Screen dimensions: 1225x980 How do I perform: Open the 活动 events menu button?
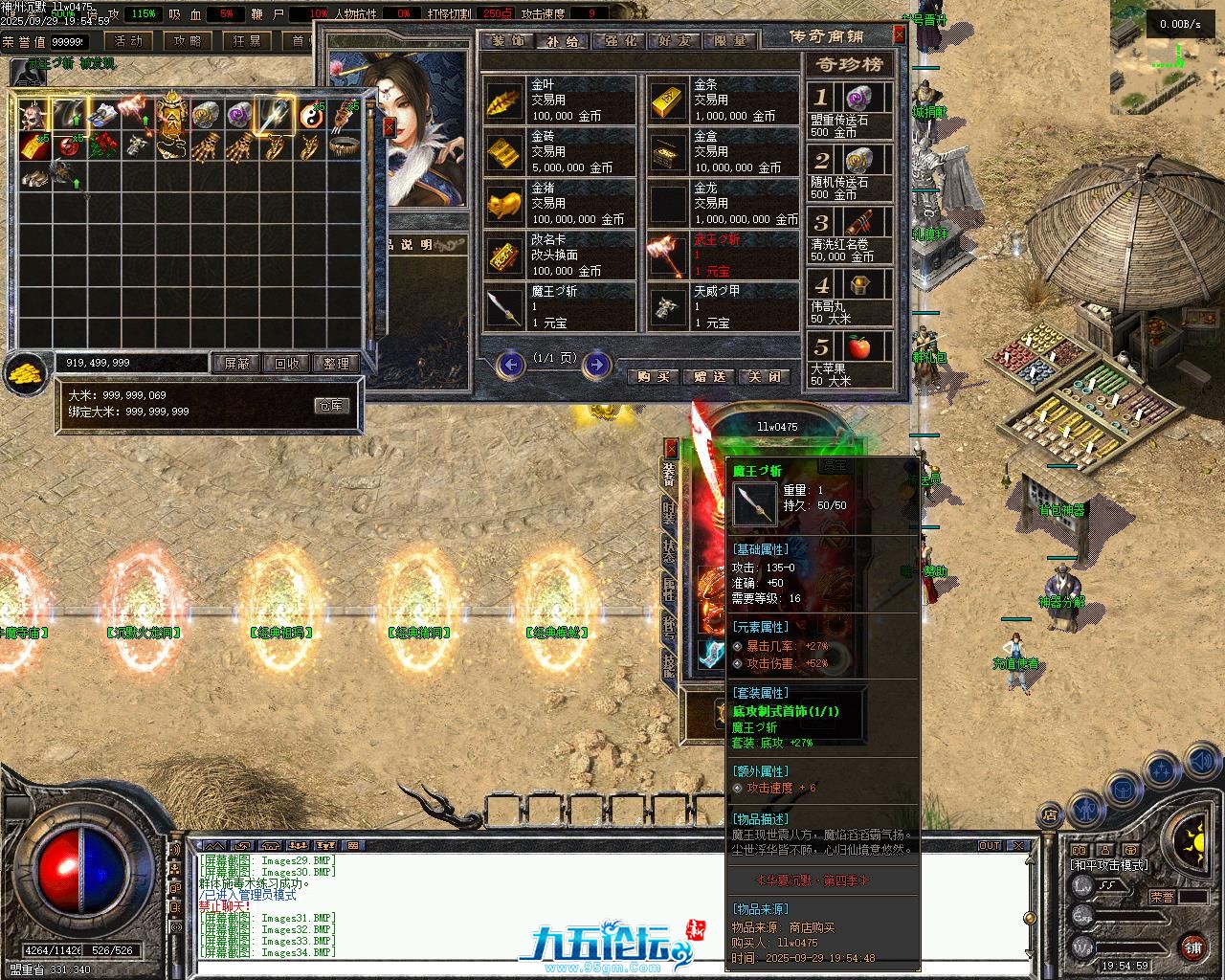coord(127,41)
